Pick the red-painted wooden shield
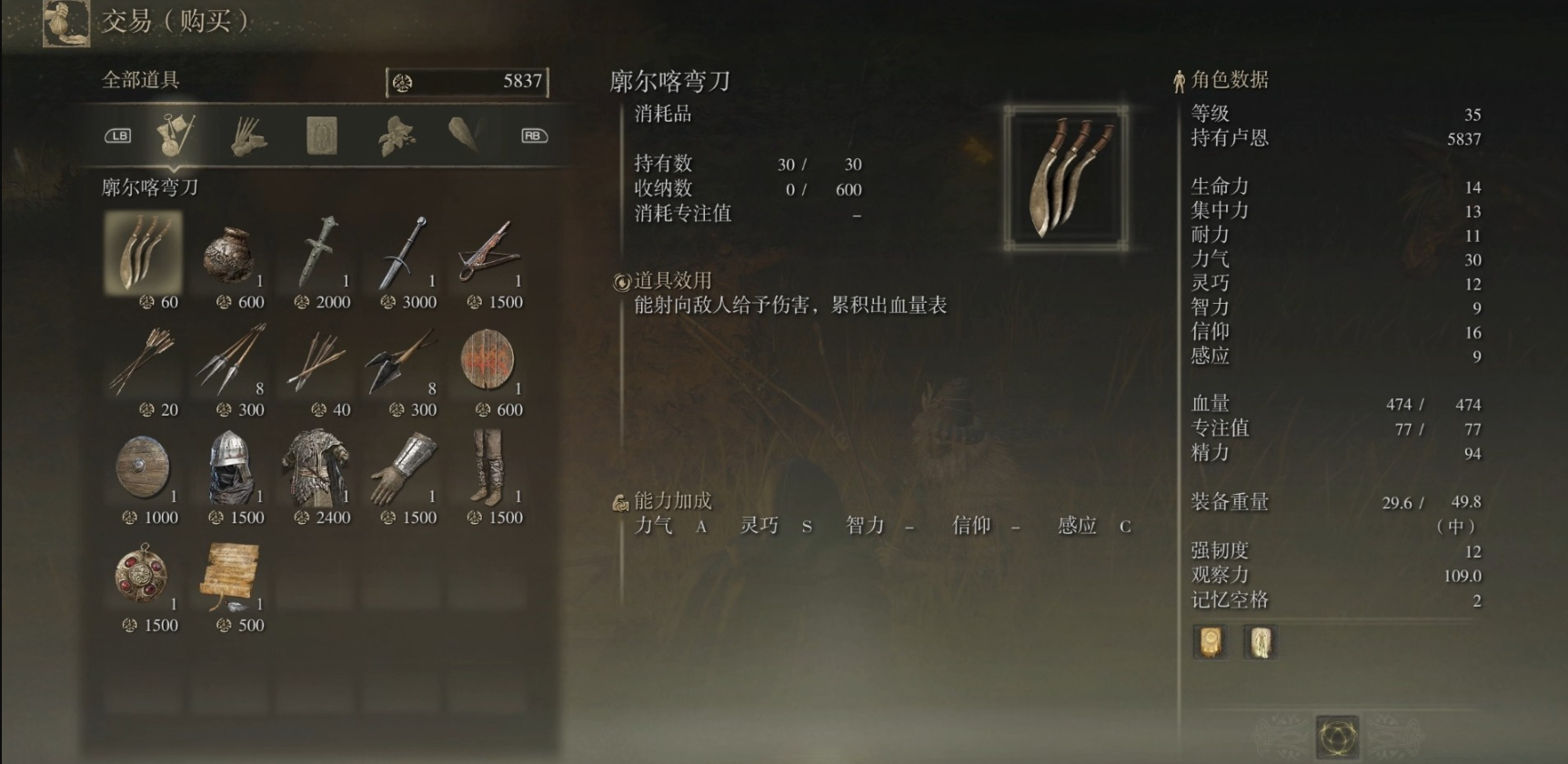Viewport: 1568px width, 764px height. pyautogui.click(x=489, y=362)
